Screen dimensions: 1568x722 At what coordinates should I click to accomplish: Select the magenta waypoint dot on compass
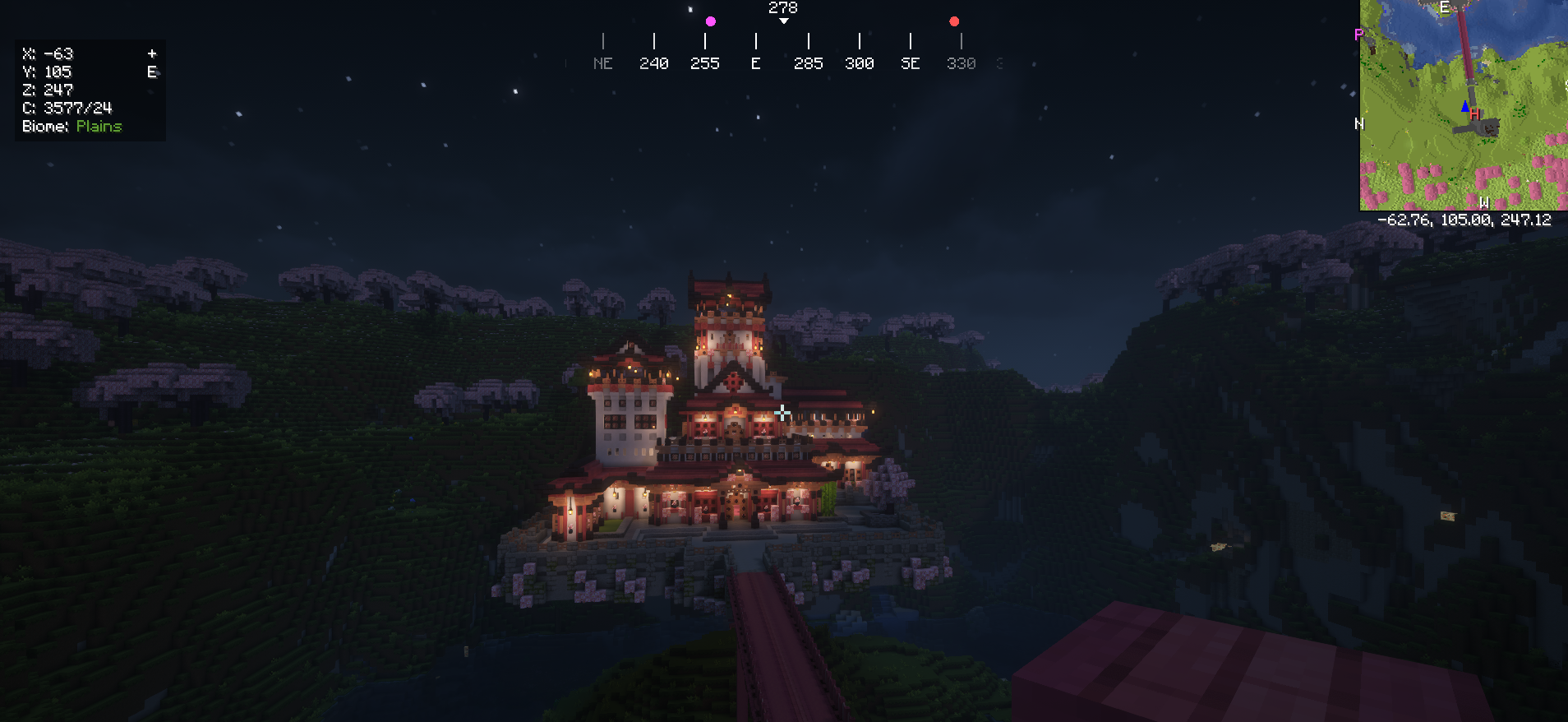click(711, 21)
